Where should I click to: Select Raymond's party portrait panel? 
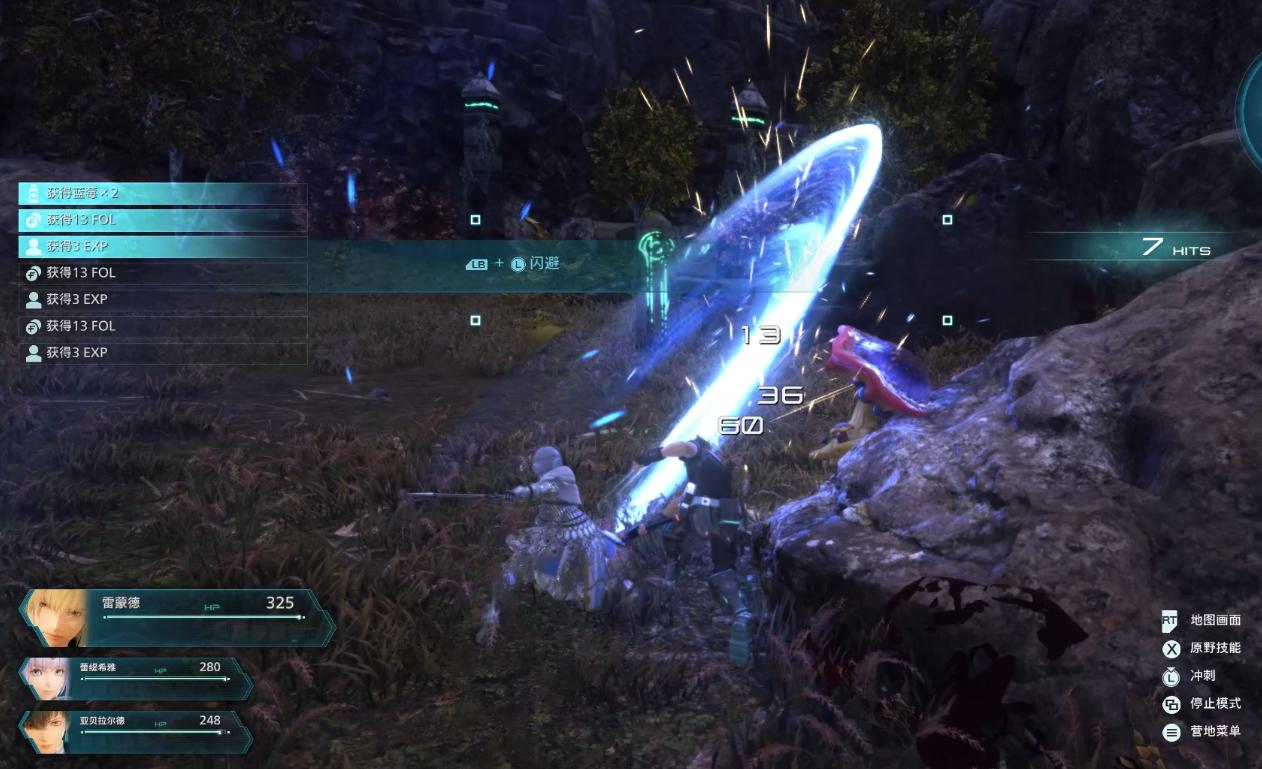(178, 617)
